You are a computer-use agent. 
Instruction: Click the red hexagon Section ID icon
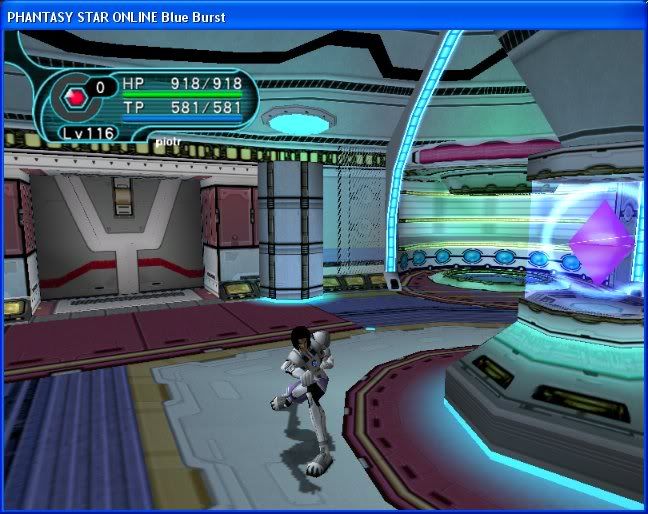75,98
